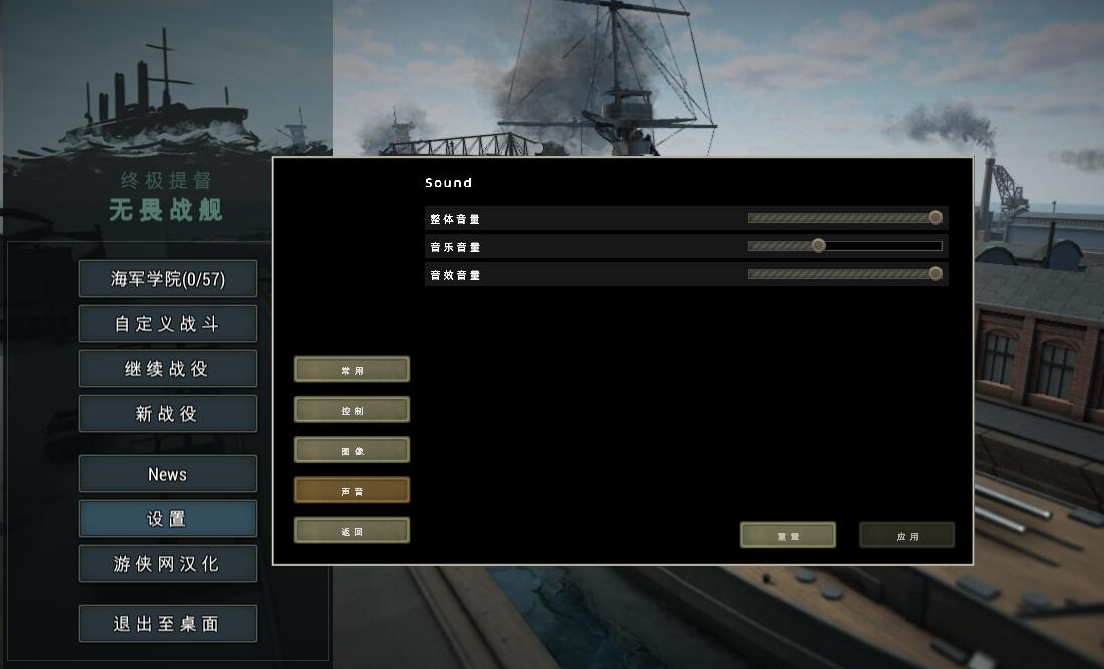1104x669 pixels.
Task: Open 海军学院(0/57) naval academy
Action: pyautogui.click(x=168, y=279)
